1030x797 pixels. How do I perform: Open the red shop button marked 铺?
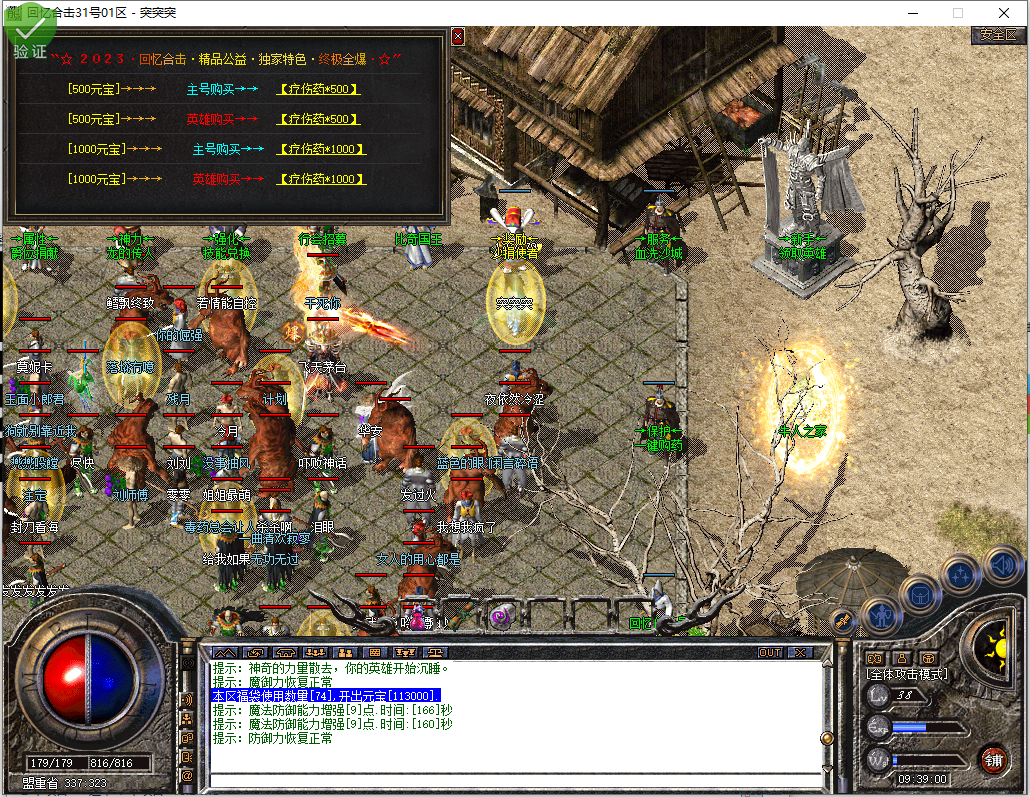(x=992, y=759)
